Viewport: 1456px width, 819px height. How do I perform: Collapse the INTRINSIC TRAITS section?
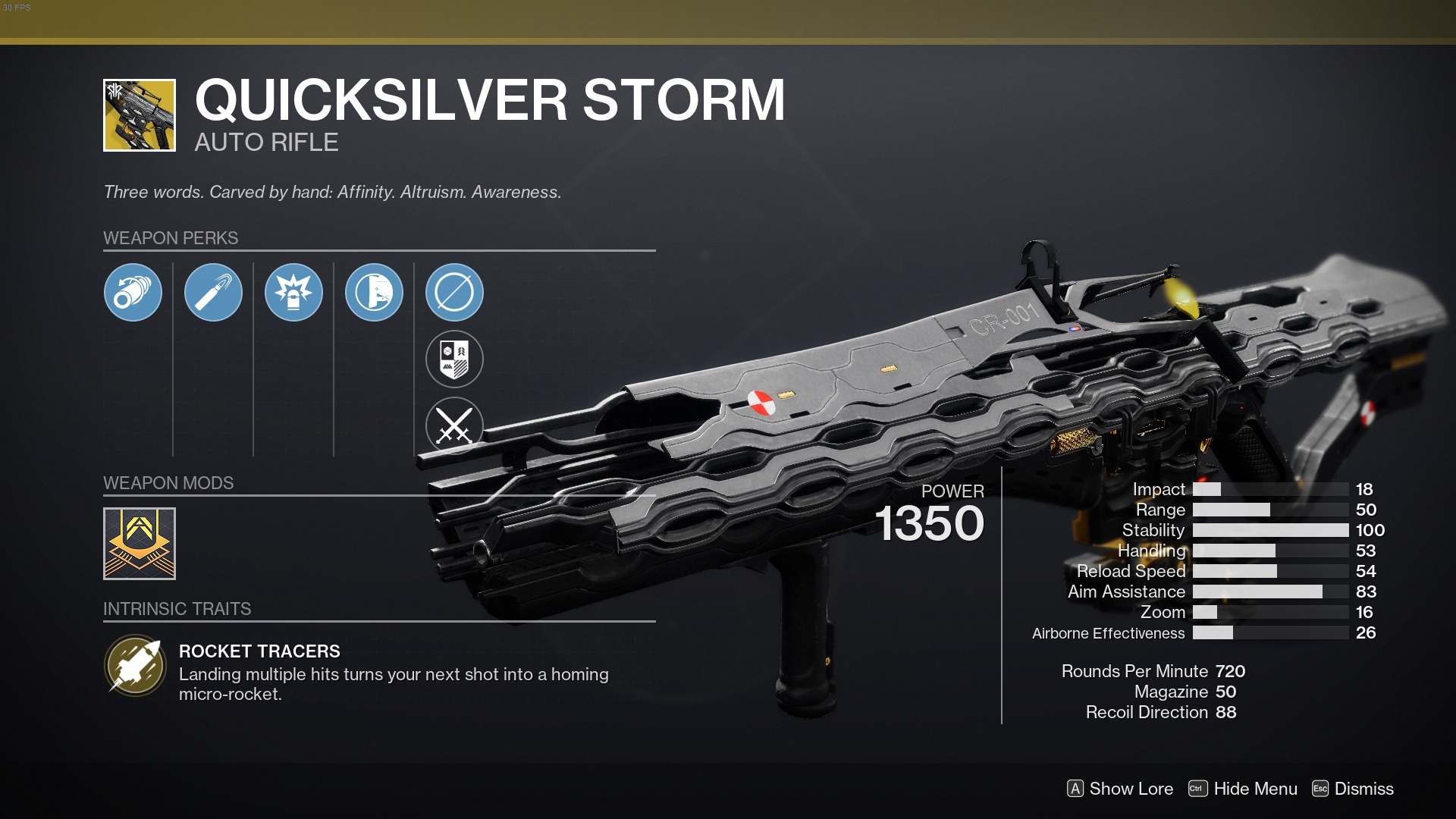[x=177, y=607]
